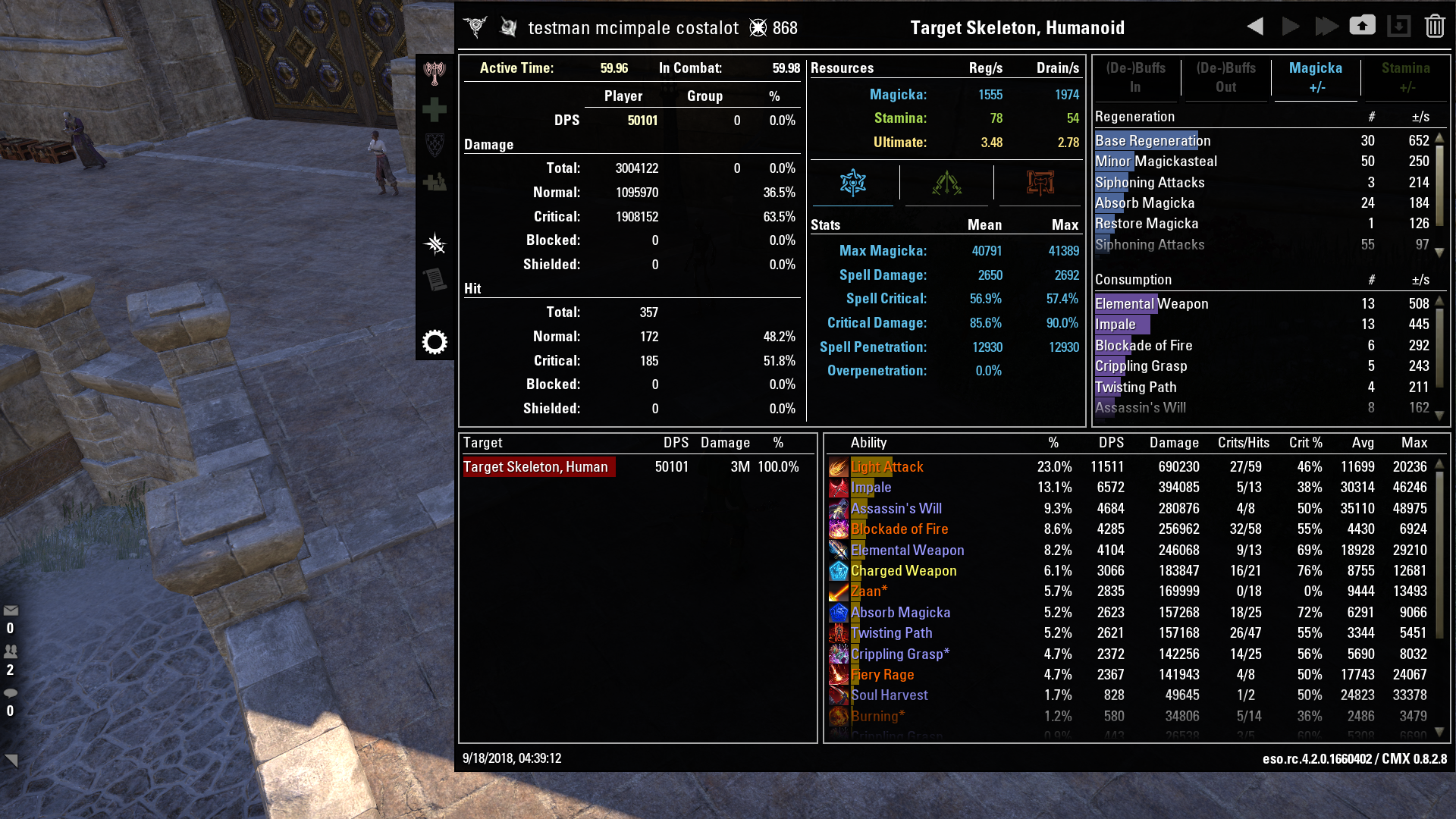Open CMX settings with the gear icon
The height and width of the screenshot is (819, 1456).
coord(435,341)
